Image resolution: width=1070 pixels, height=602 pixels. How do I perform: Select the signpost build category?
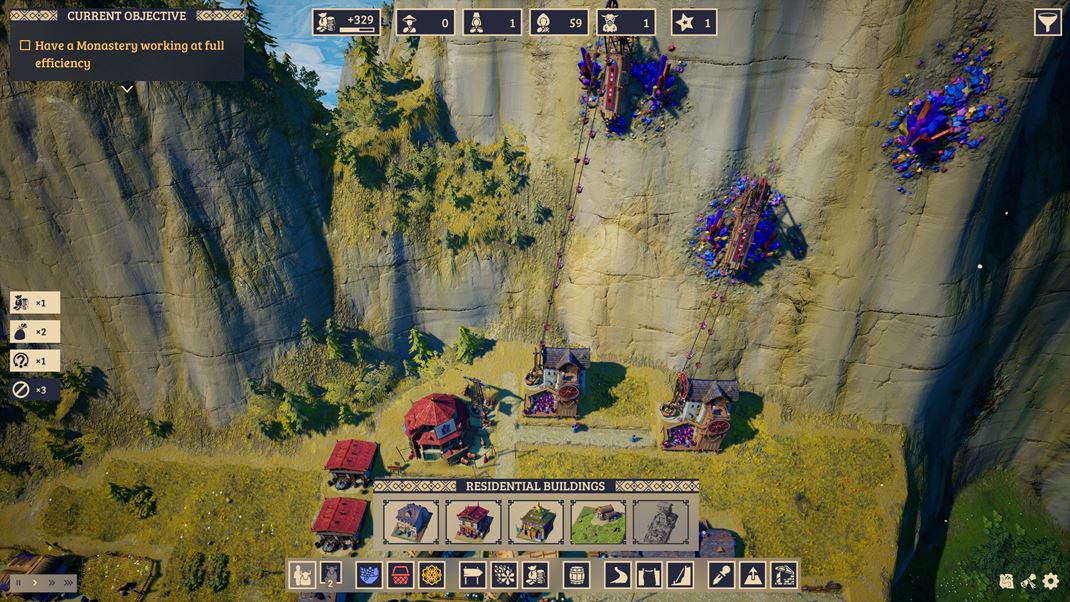click(x=473, y=575)
